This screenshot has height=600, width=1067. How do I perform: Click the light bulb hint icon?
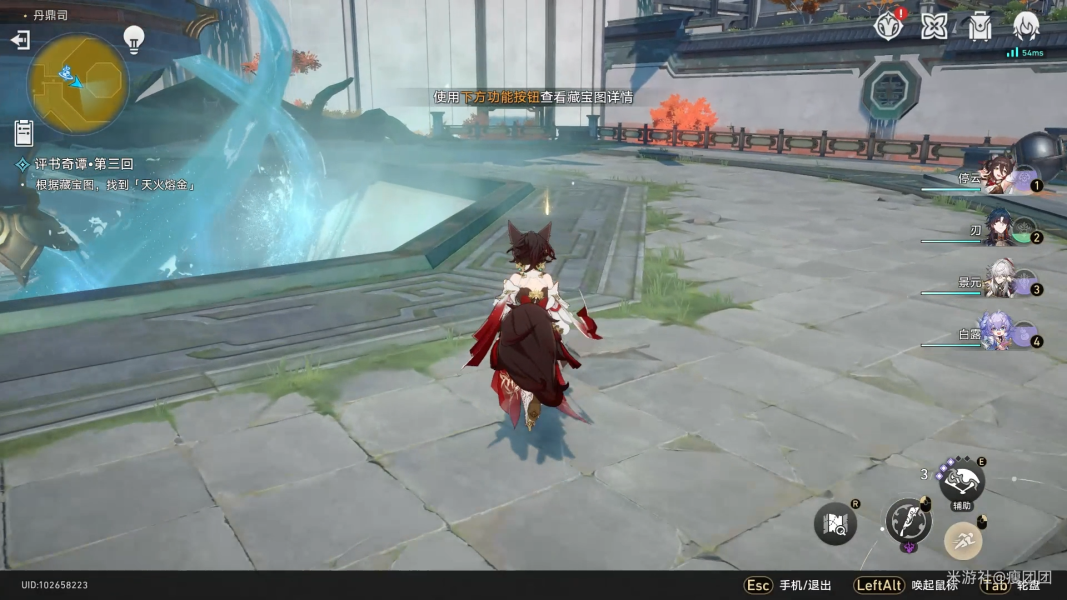pos(134,39)
